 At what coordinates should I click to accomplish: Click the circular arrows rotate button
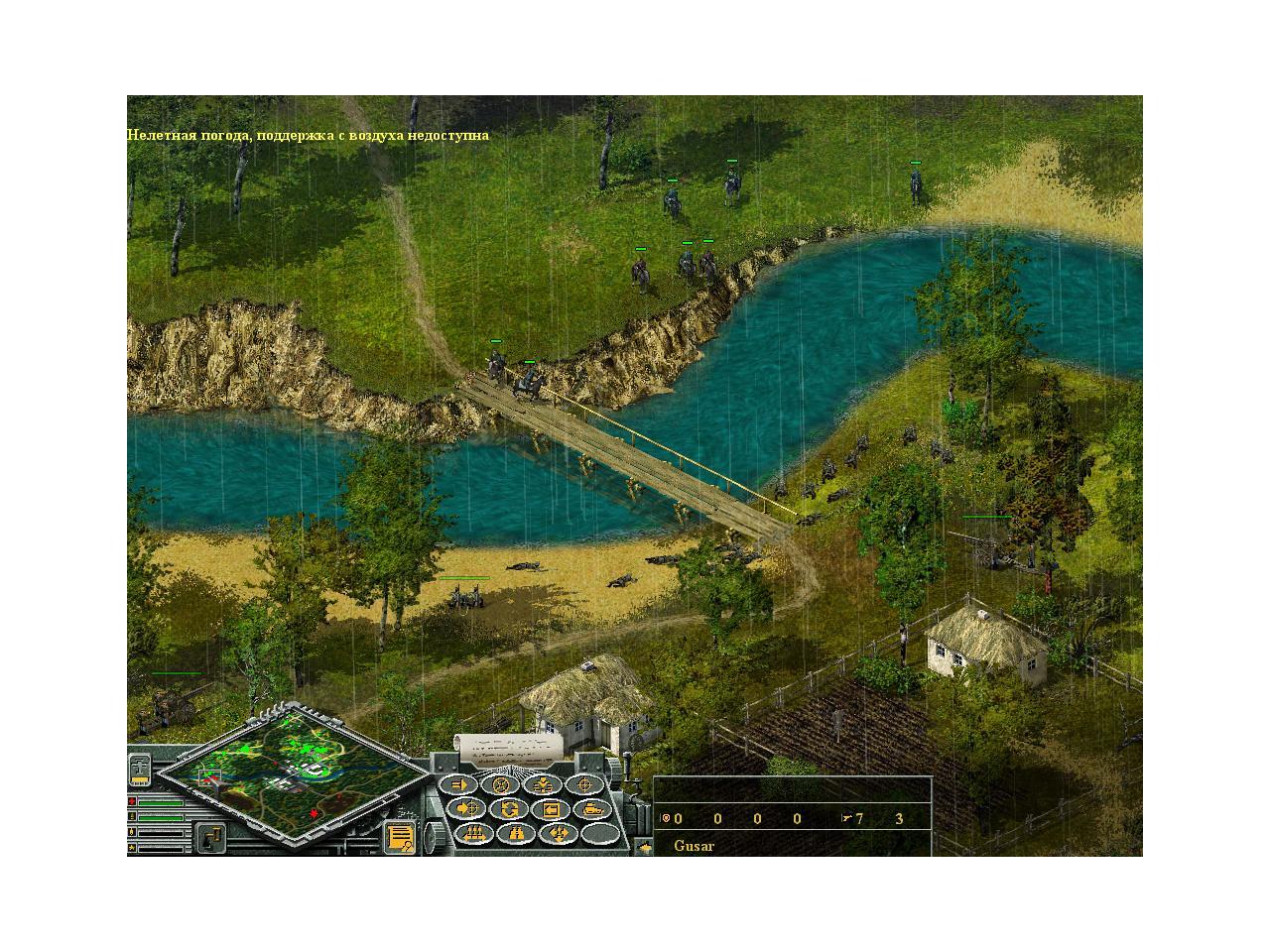(x=509, y=809)
